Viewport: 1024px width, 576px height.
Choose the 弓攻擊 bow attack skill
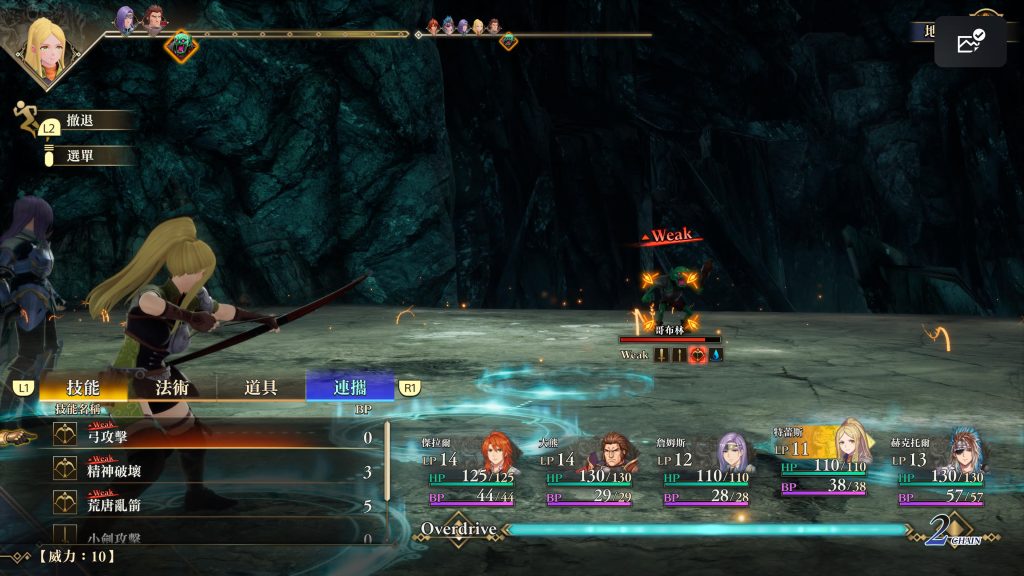200,437
